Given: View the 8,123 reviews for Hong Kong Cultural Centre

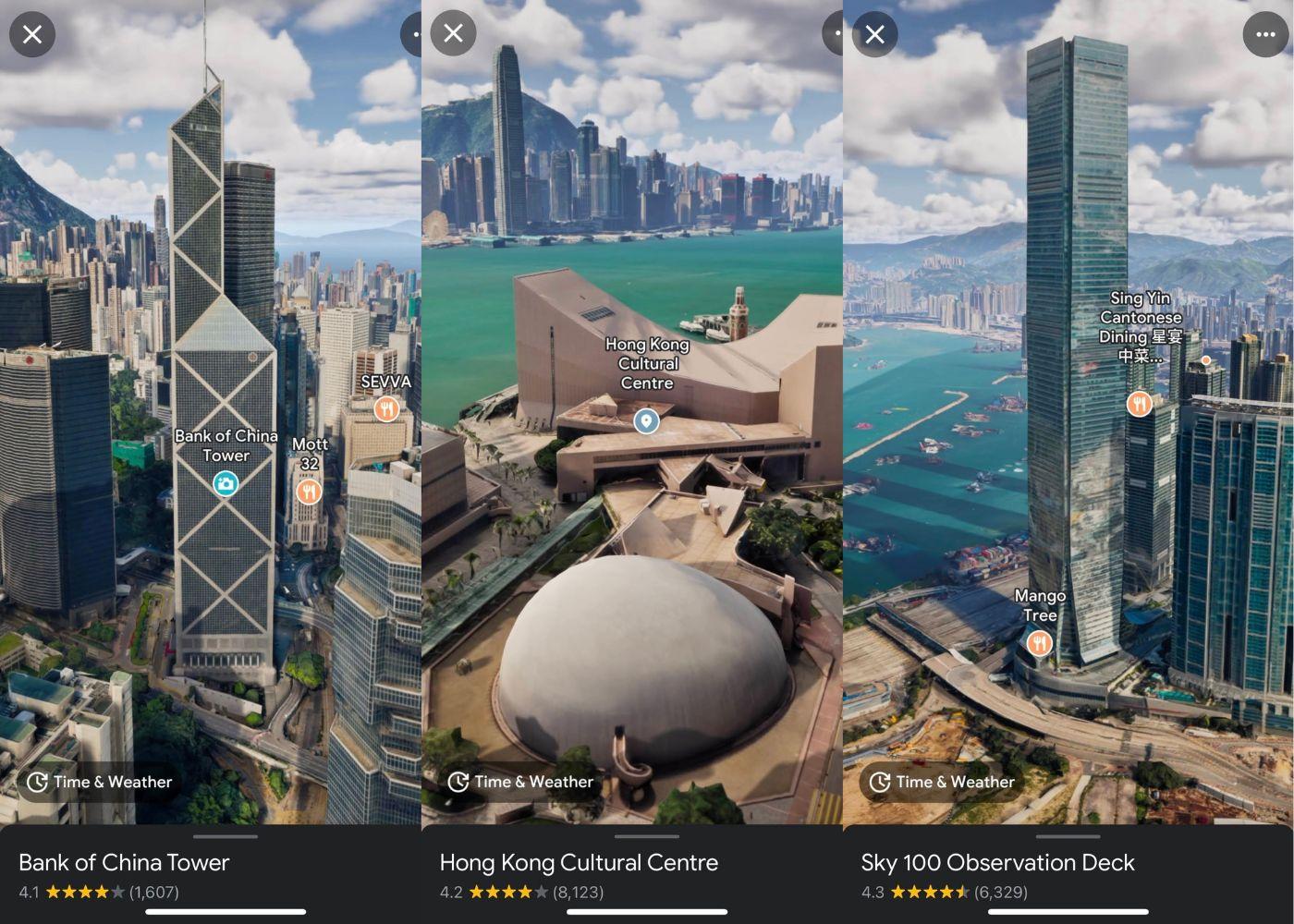Looking at the screenshot, I should coord(578,892).
